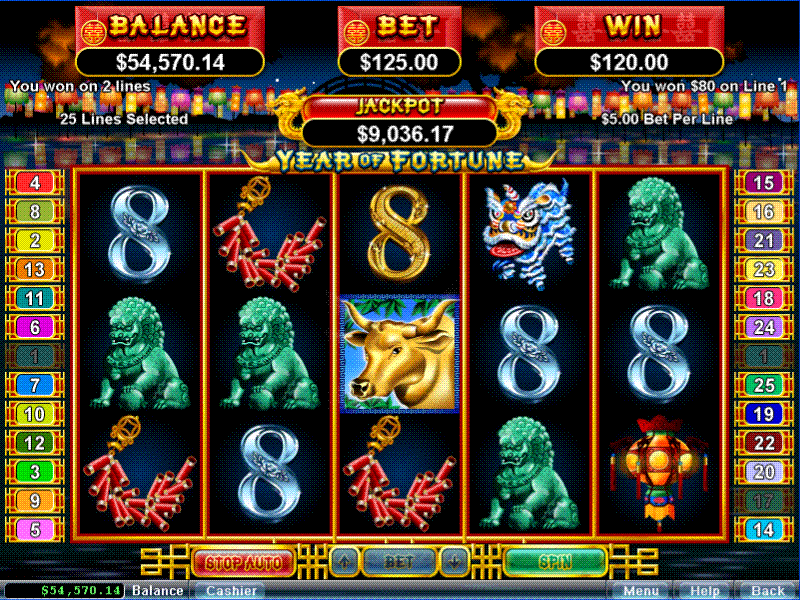Open the Help page
The height and width of the screenshot is (600, 800).
(x=704, y=591)
